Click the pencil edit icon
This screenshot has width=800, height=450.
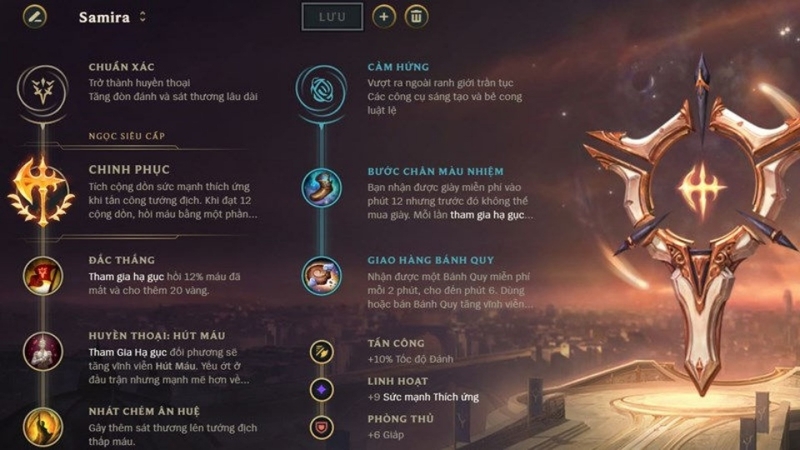tap(37, 17)
